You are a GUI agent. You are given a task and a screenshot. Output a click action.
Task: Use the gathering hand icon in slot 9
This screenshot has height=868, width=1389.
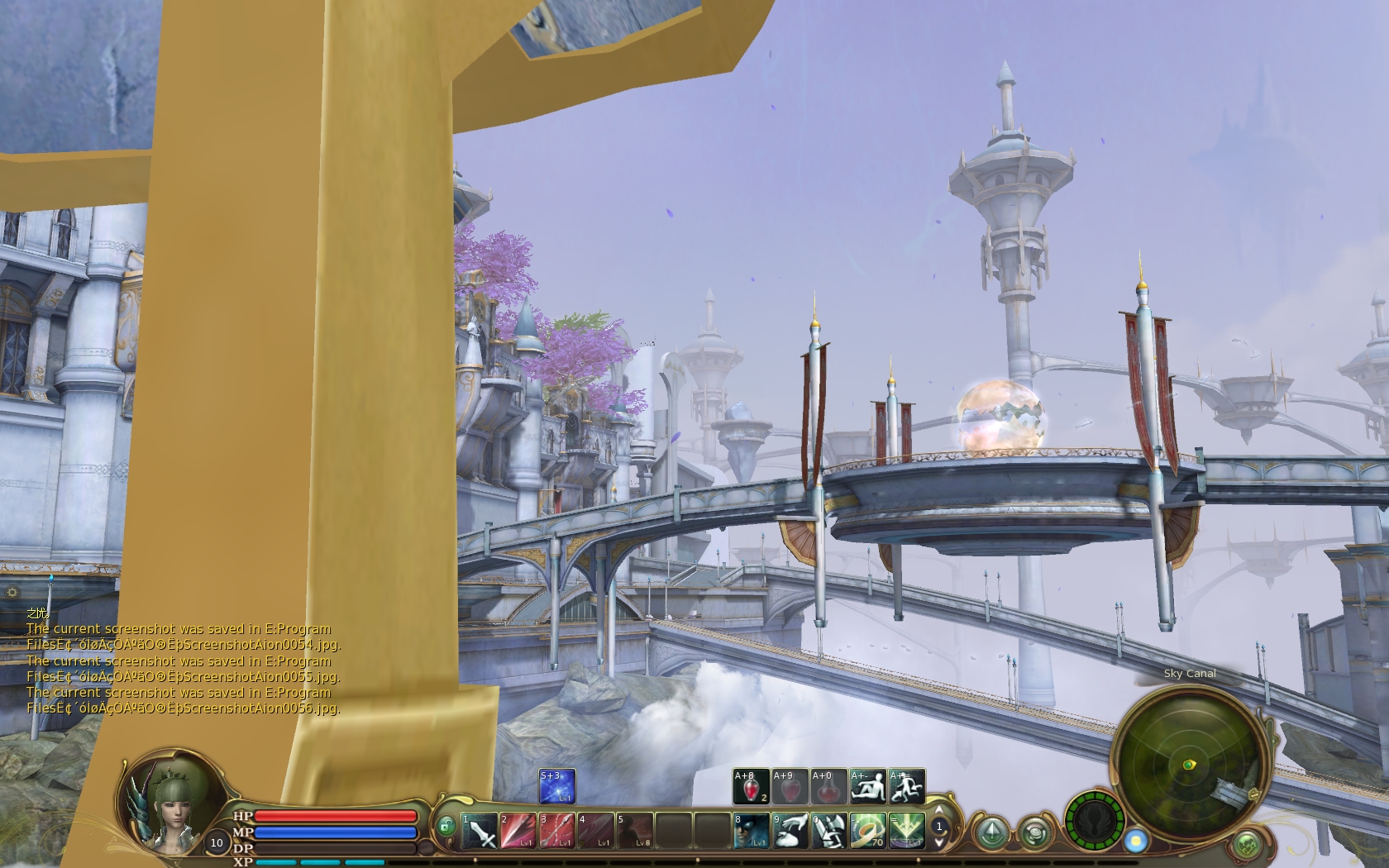pos(790,831)
